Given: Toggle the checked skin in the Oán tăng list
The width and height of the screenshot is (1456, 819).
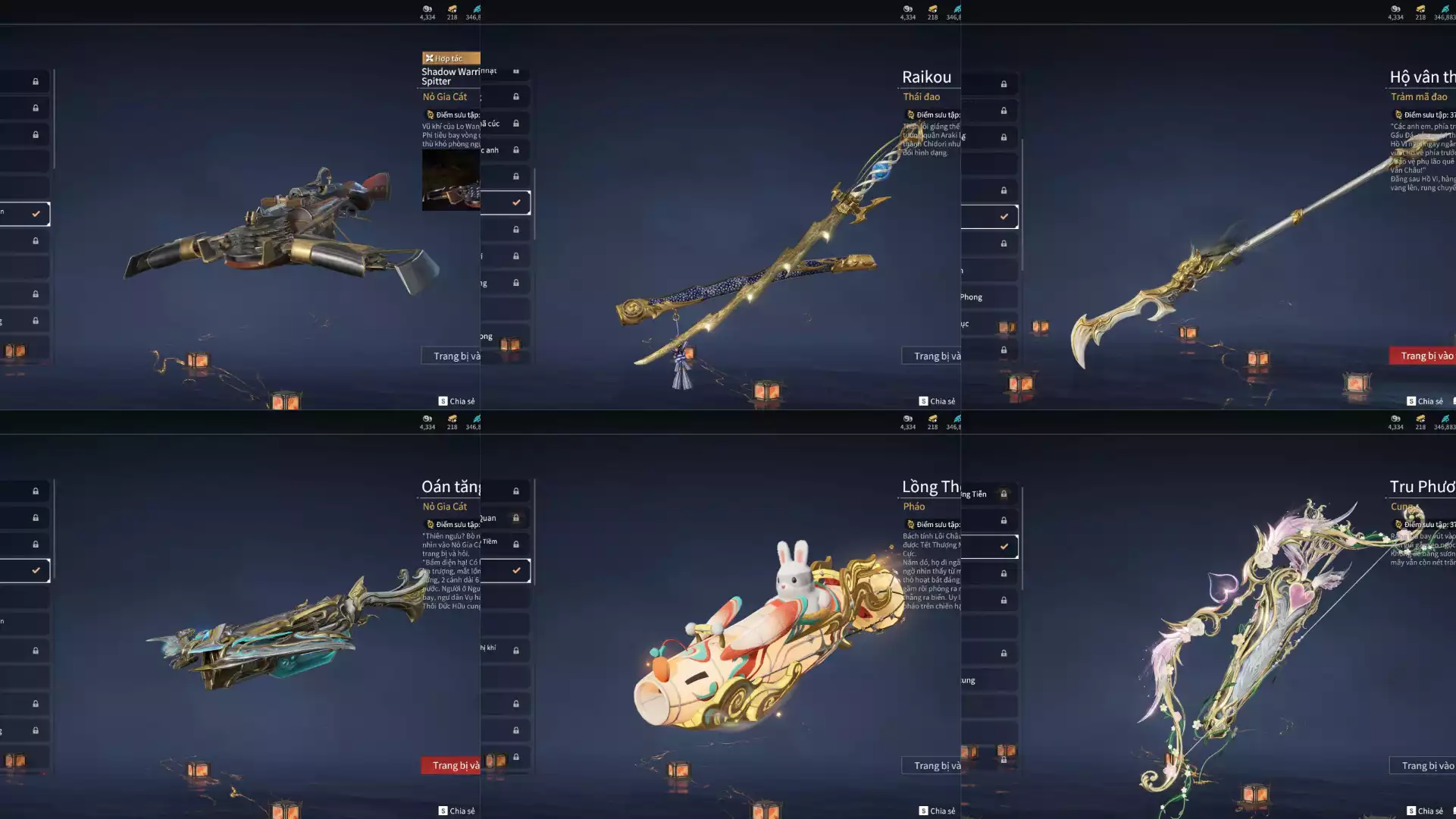Looking at the screenshot, I should pos(518,570).
